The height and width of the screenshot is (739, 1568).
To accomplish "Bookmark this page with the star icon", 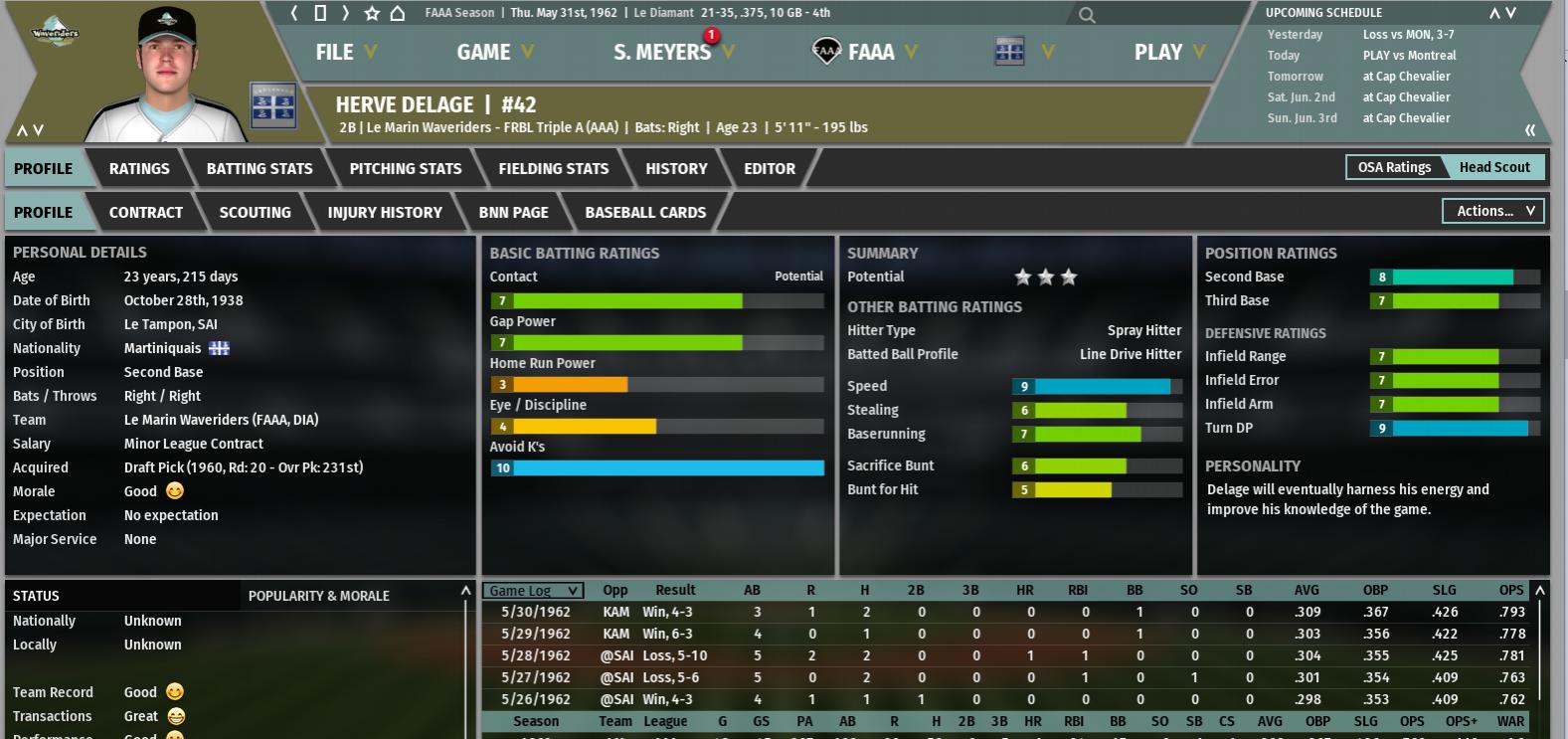I will pyautogui.click(x=372, y=13).
